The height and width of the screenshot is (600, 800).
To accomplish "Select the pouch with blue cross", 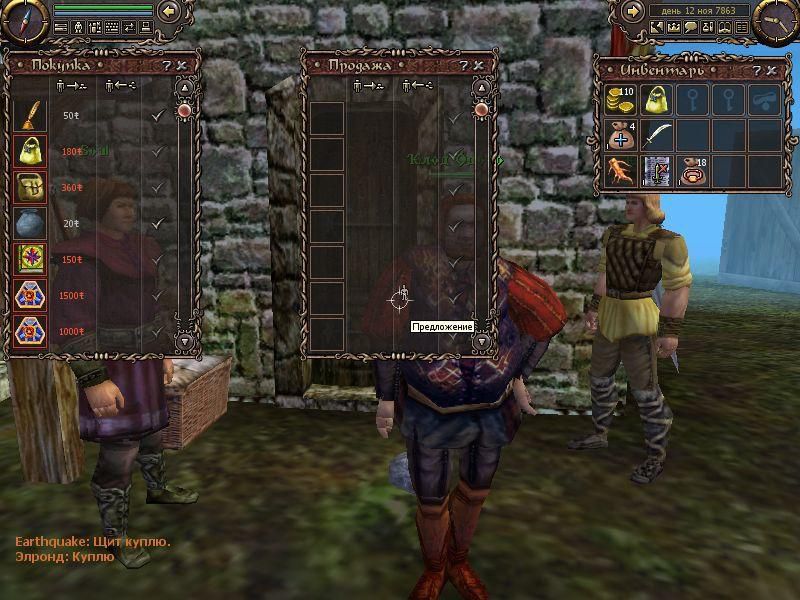I will point(619,135).
